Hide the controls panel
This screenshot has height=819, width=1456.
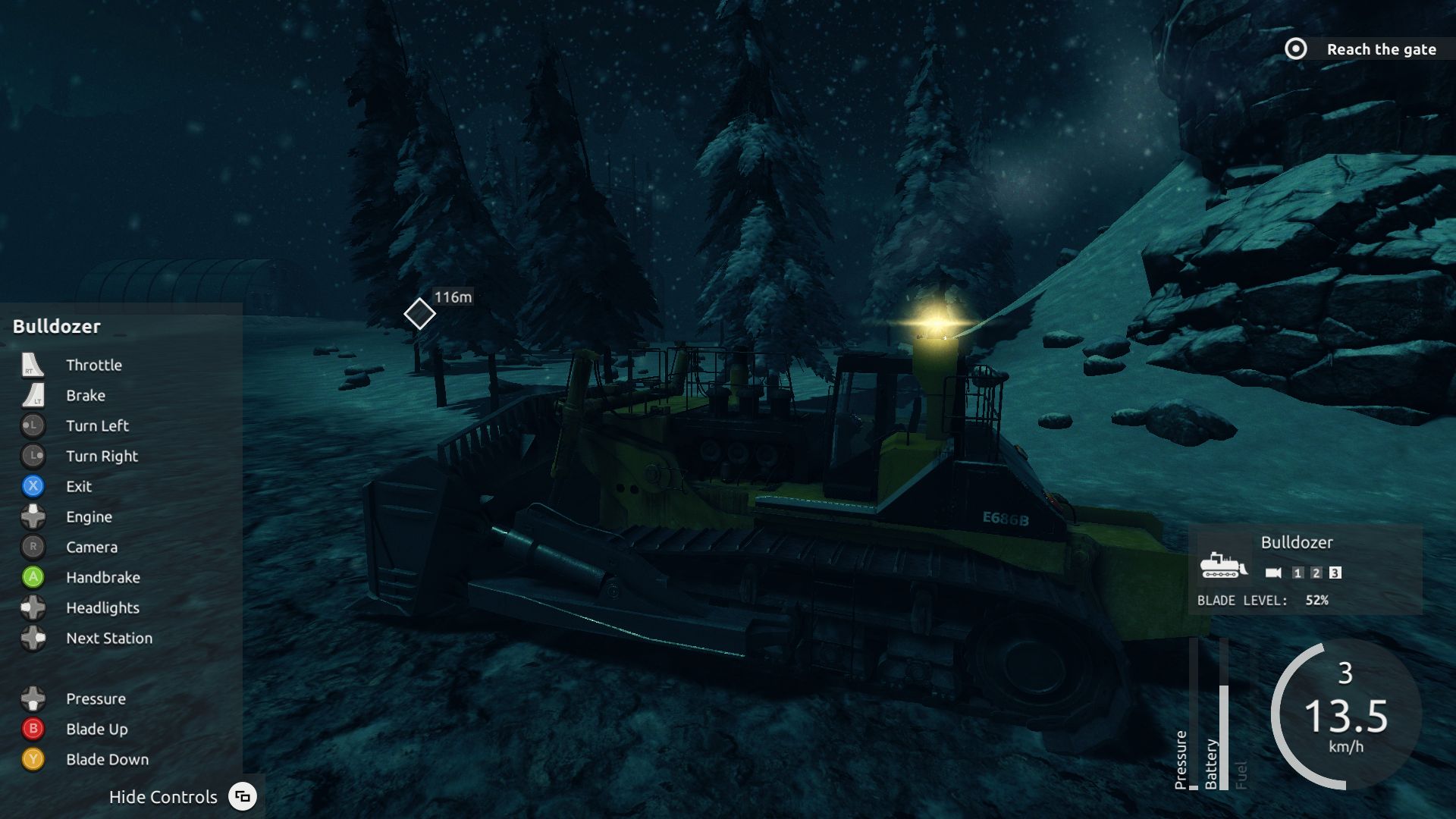[x=242, y=796]
